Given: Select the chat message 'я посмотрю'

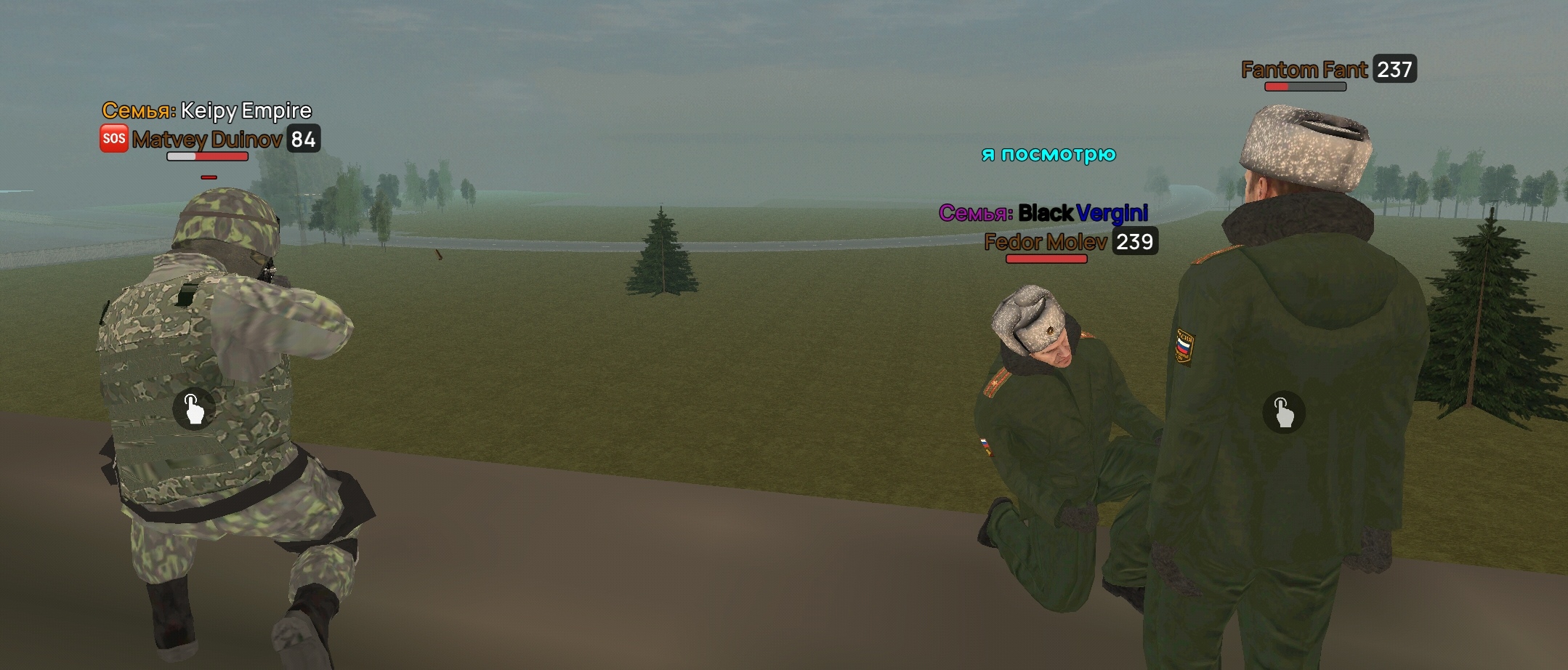Looking at the screenshot, I should pyautogui.click(x=1048, y=153).
